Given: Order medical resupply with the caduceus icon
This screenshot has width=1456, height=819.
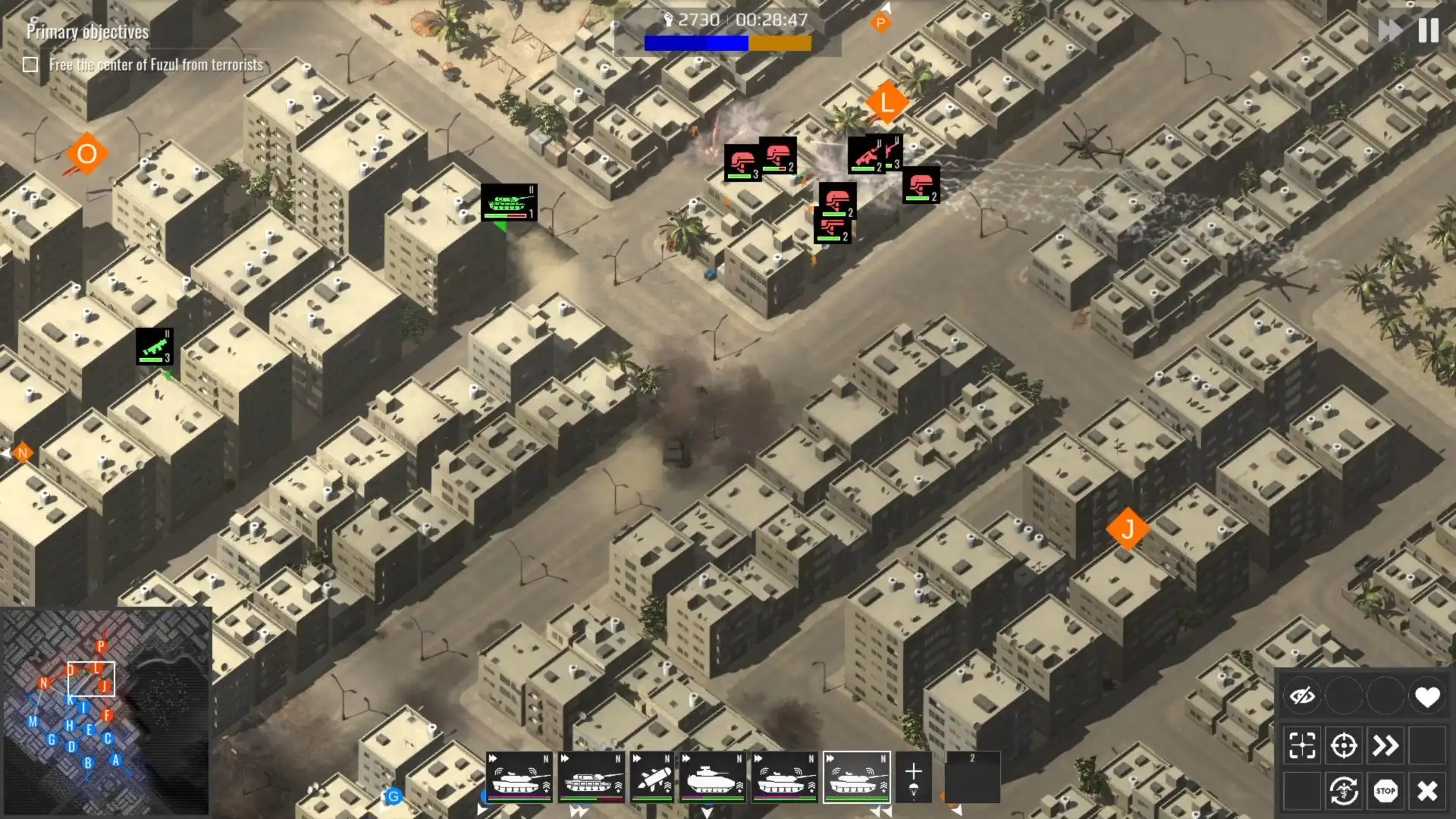Looking at the screenshot, I should pyautogui.click(x=1344, y=790).
